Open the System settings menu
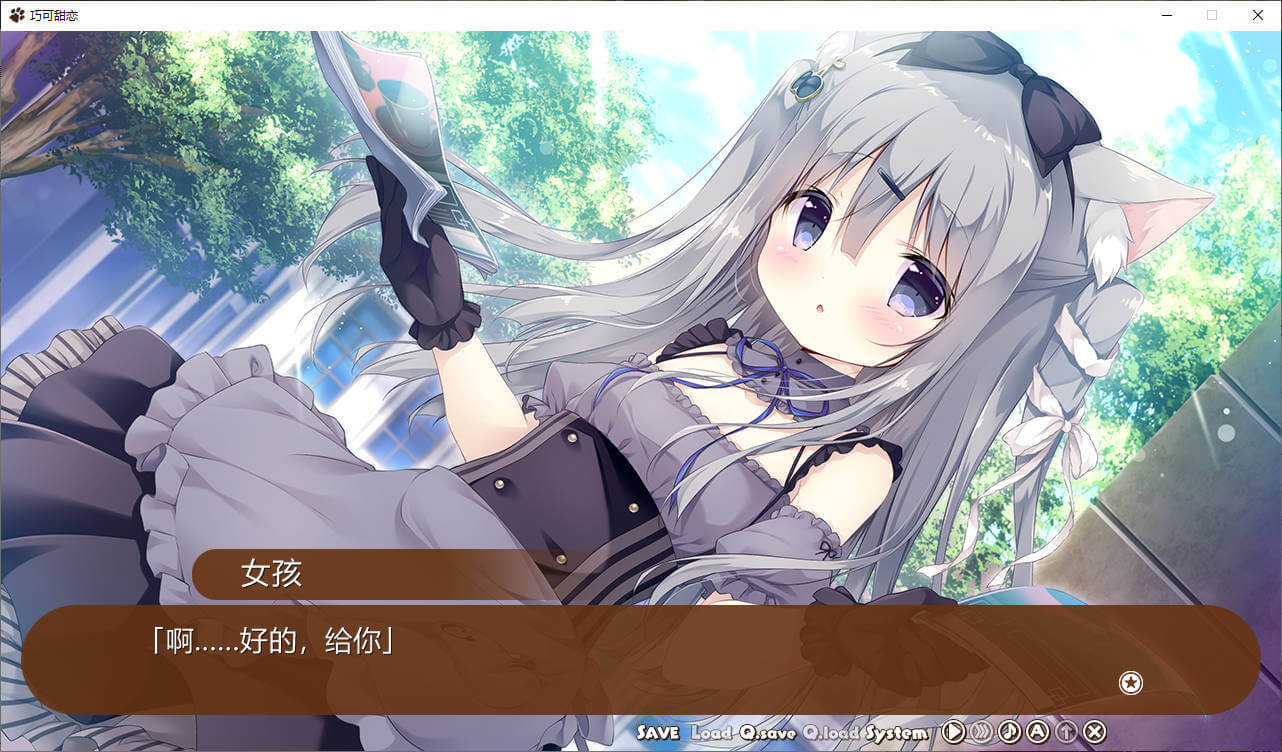Screen dimensions: 1282x752 tap(897, 733)
